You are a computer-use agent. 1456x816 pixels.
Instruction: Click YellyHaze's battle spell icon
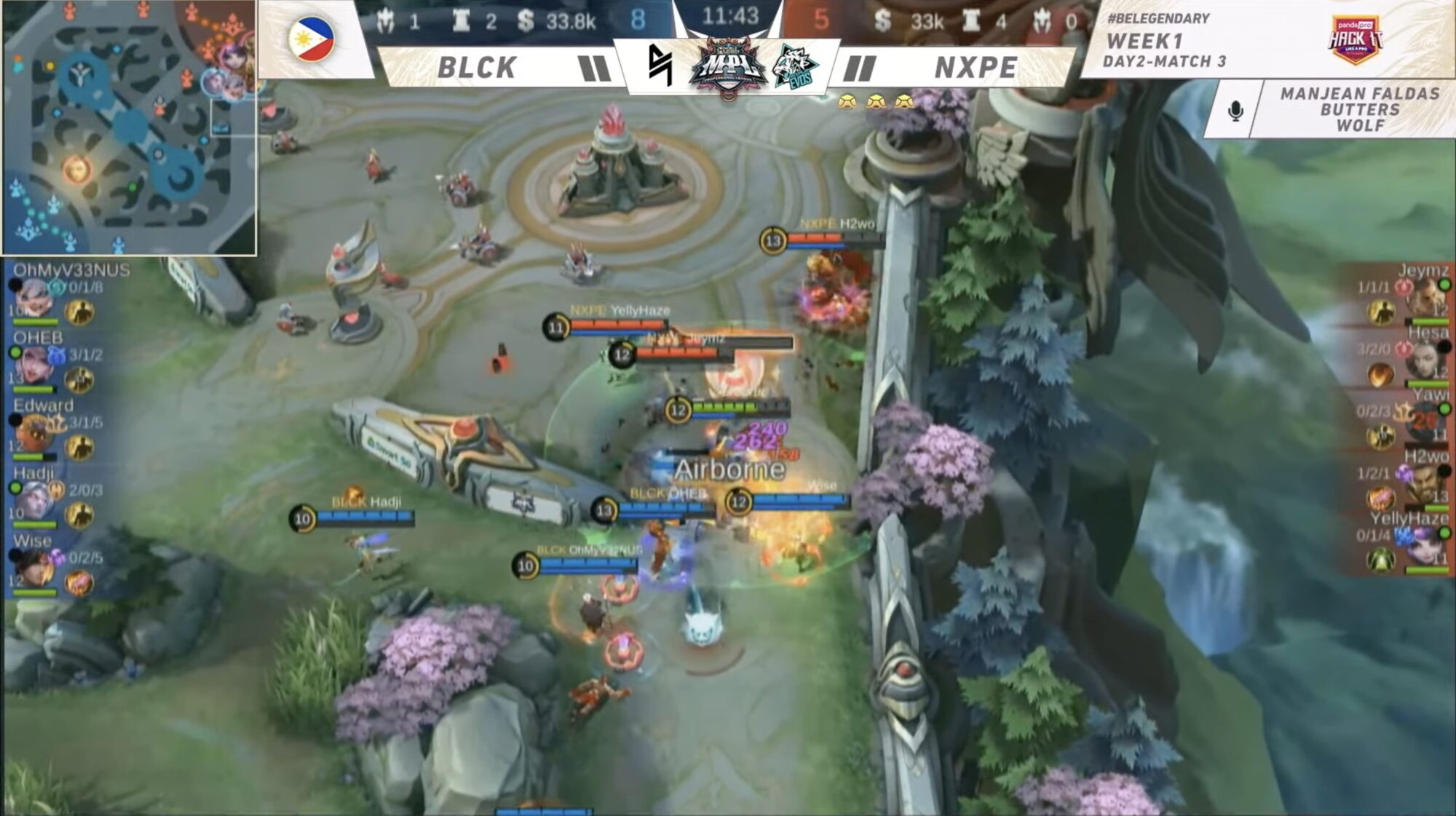click(1380, 560)
